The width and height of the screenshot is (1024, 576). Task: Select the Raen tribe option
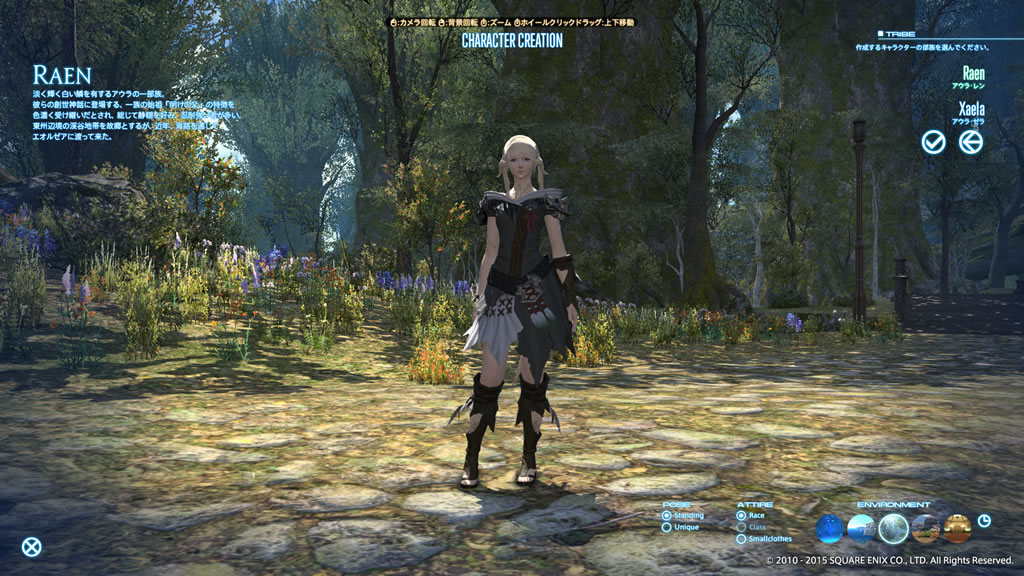pos(972,74)
